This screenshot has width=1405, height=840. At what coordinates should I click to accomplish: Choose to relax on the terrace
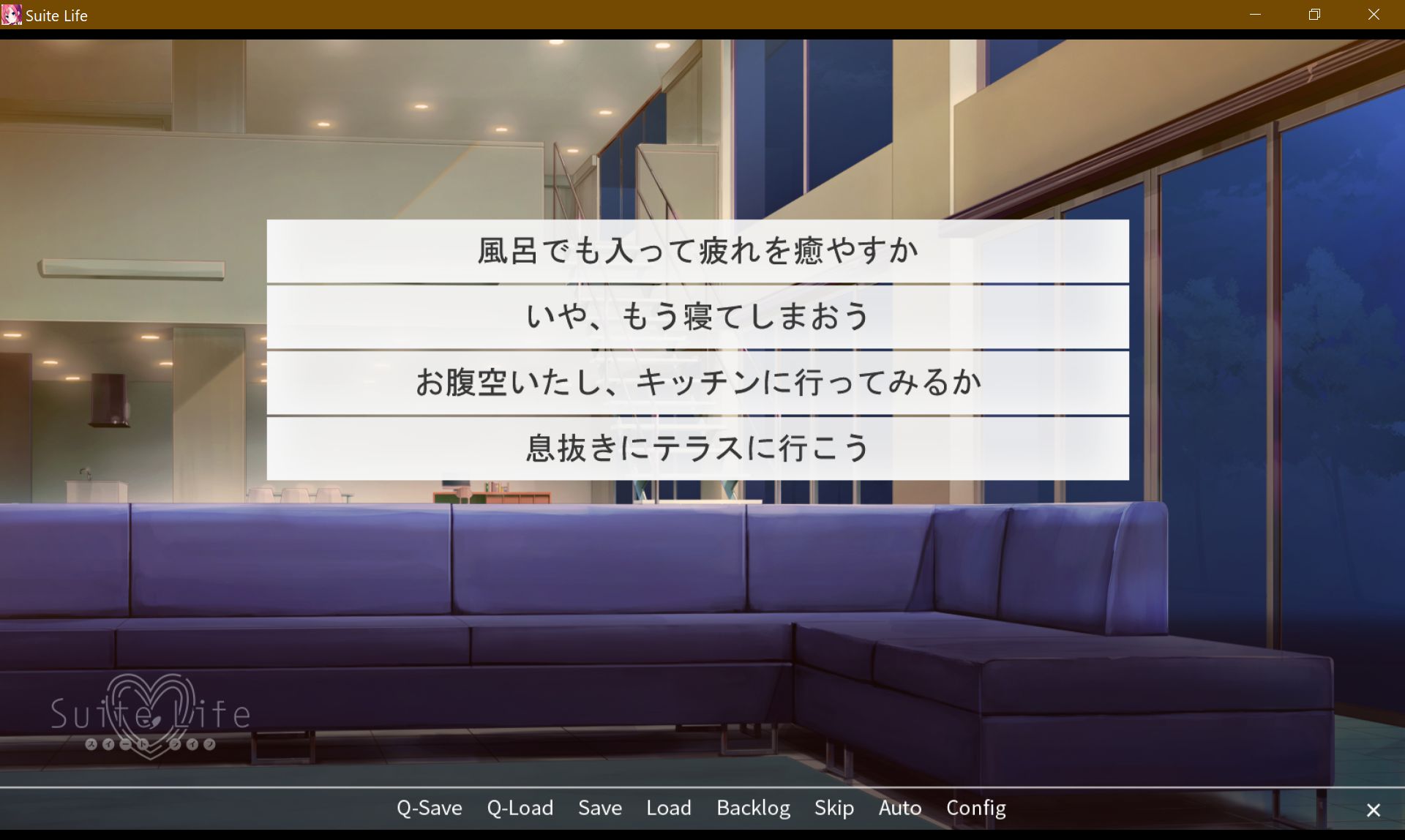click(697, 447)
